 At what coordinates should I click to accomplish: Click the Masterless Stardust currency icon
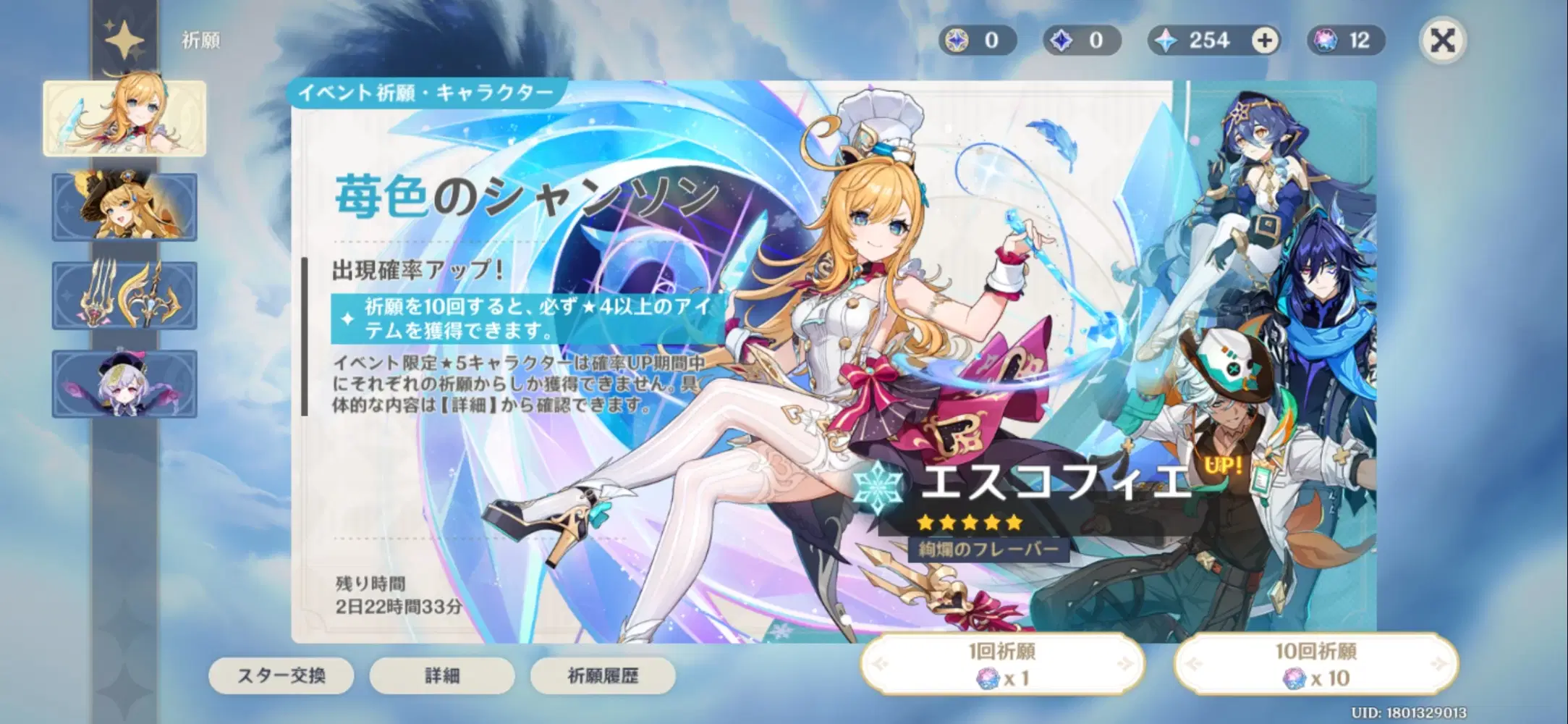click(1061, 41)
